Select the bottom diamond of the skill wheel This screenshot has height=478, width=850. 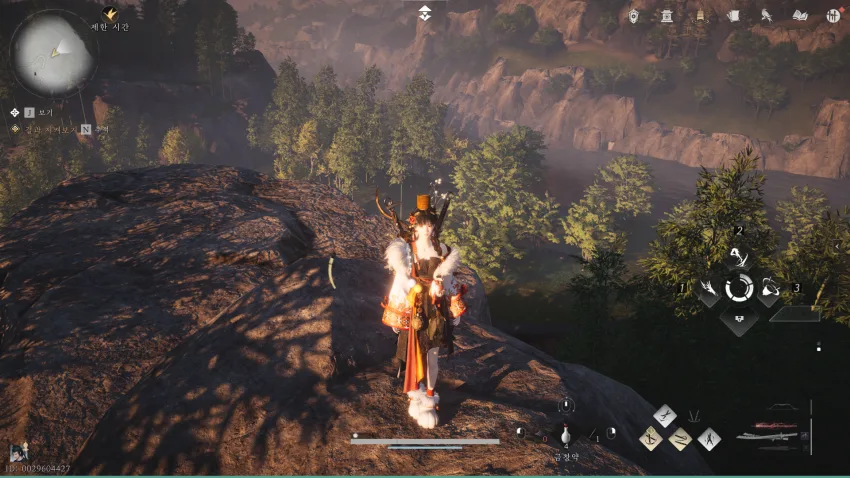[739, 322]
